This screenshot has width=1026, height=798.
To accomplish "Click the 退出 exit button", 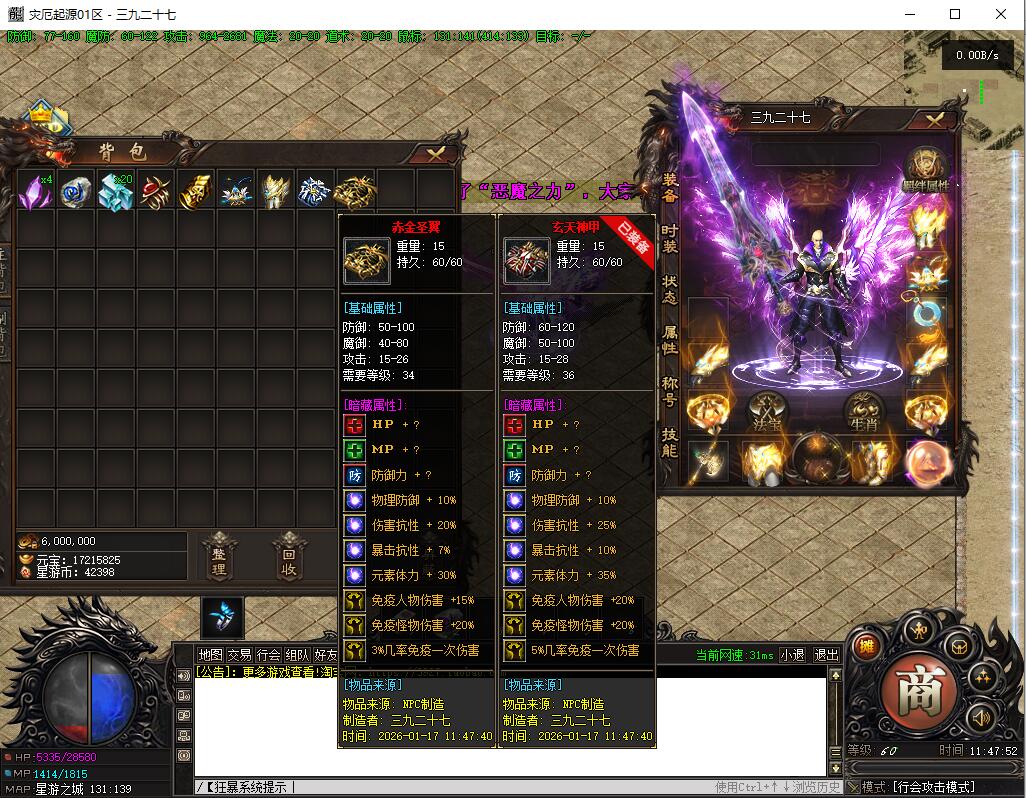I will click(x=826, y=655).
